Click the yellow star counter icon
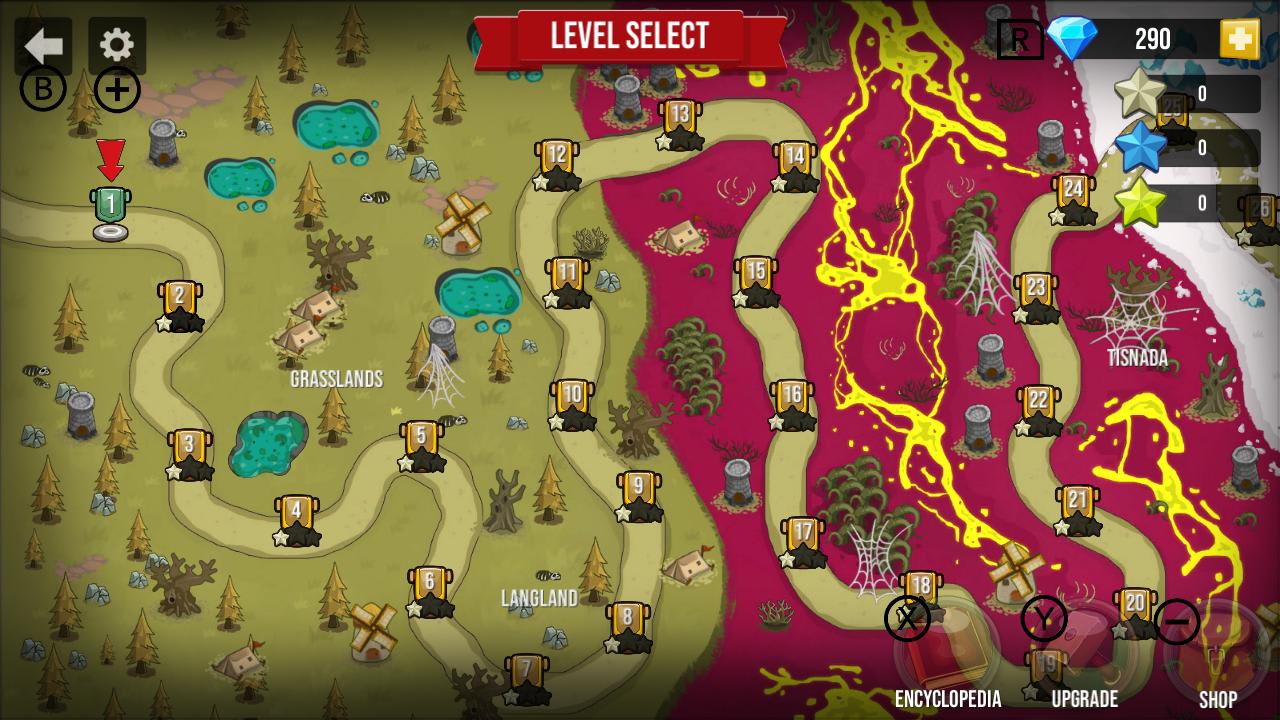Screen dimensions: 1280x720 tap(1139, 203)
